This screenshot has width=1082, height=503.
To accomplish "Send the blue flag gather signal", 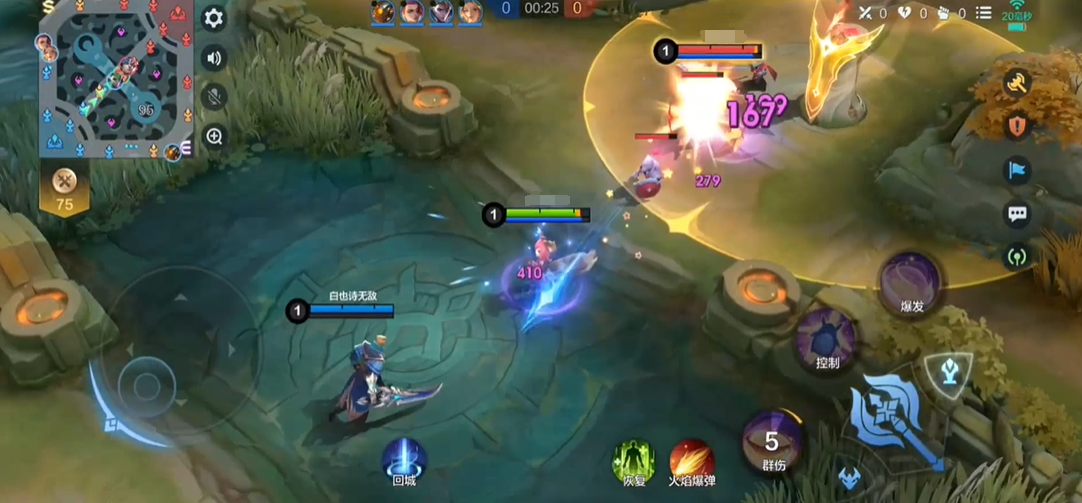I will [x=1017, y=170].
